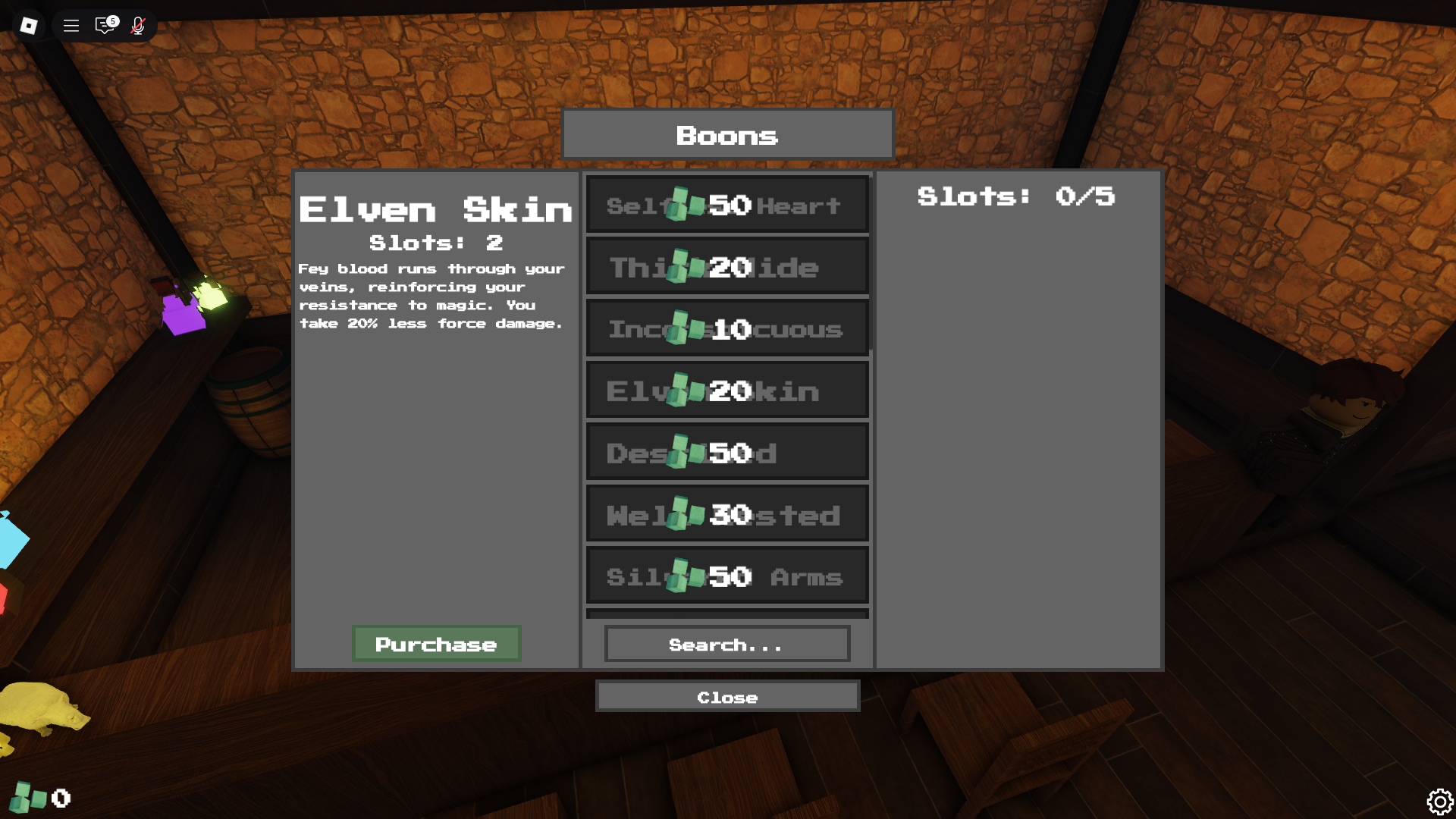Select the Desecrated boon
1456x819 pixels.
click(726, 451)
